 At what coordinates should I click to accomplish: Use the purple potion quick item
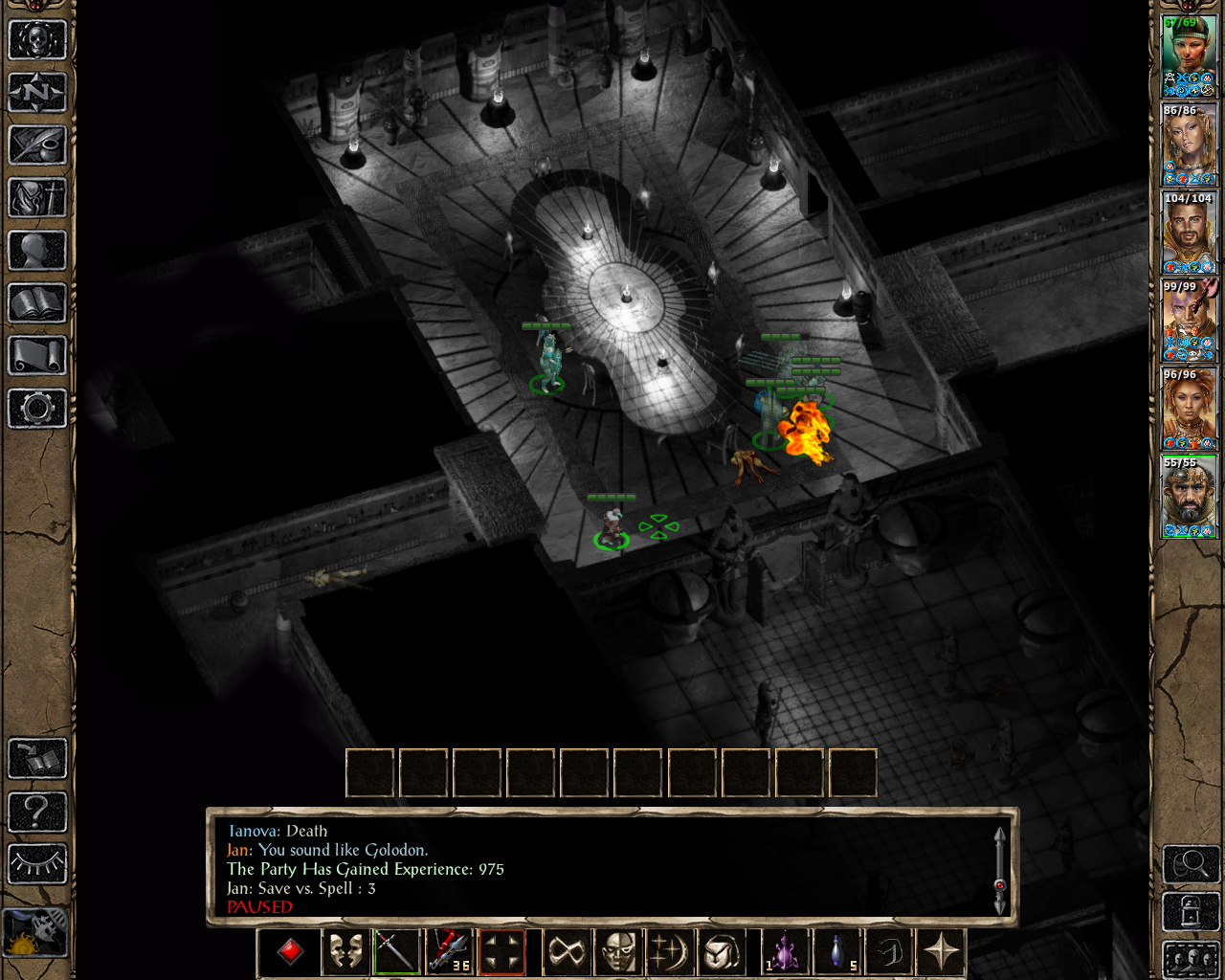(785, 952)
